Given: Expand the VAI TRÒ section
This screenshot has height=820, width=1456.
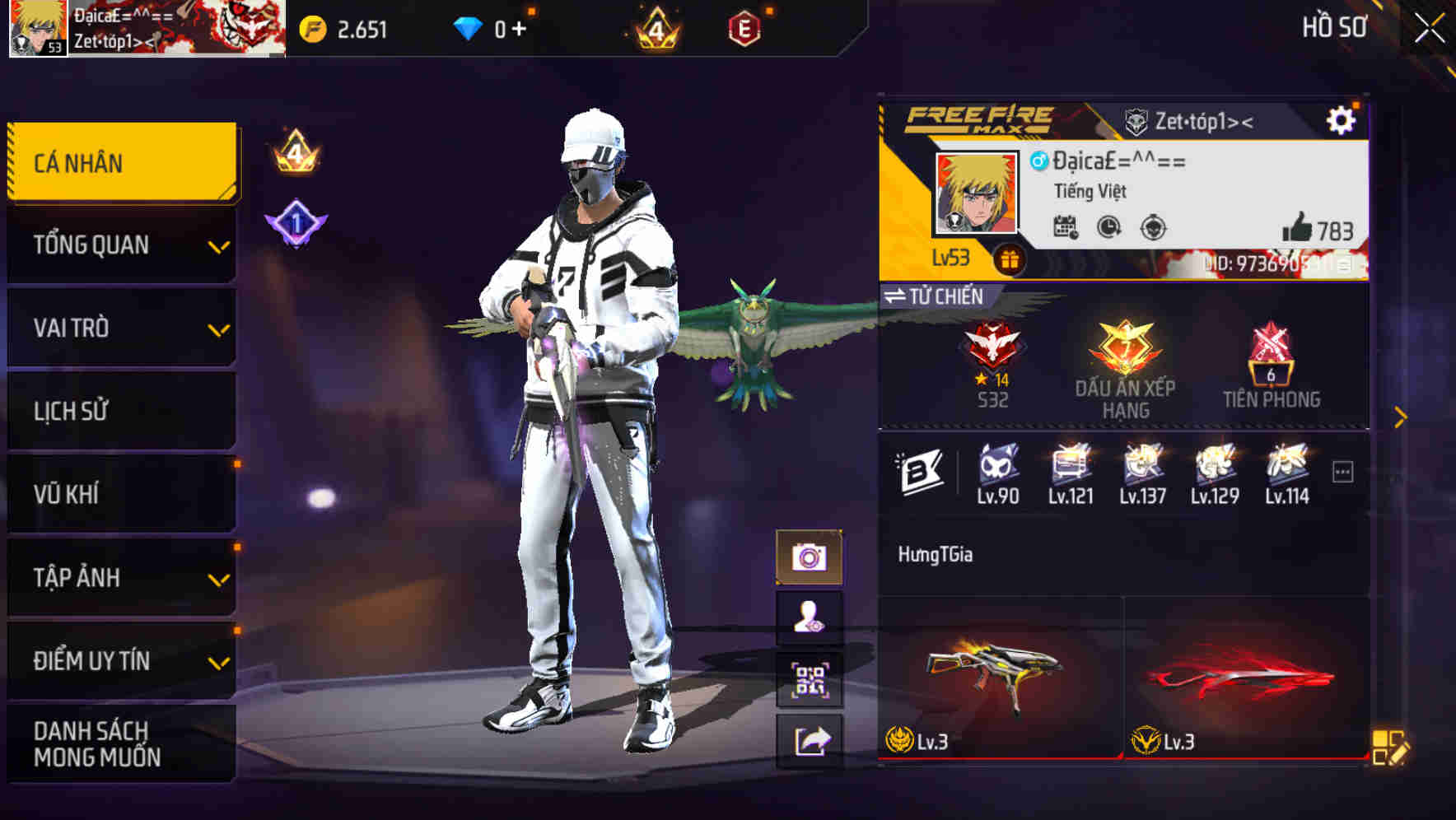Looking at the screenshot, I should [x=121, y=328].
